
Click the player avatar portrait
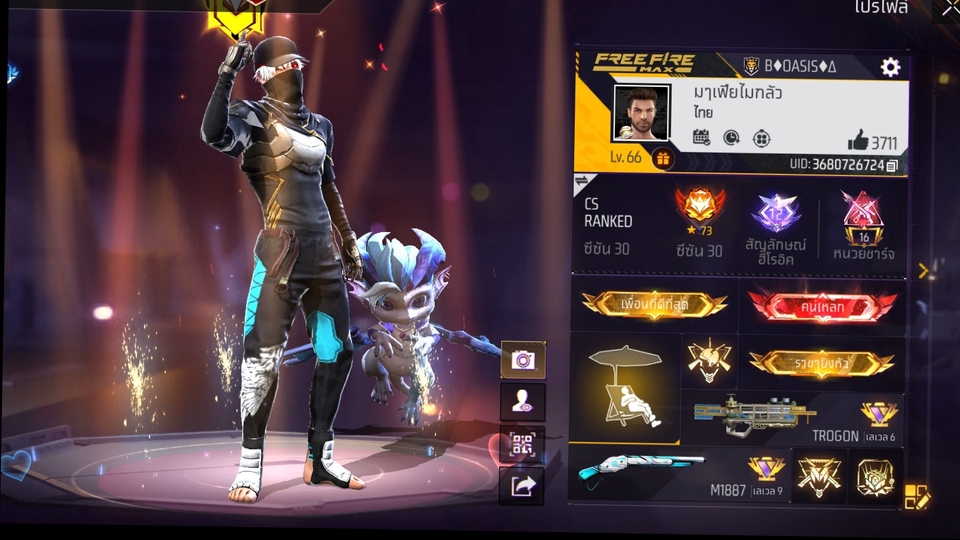pos(640,114)
